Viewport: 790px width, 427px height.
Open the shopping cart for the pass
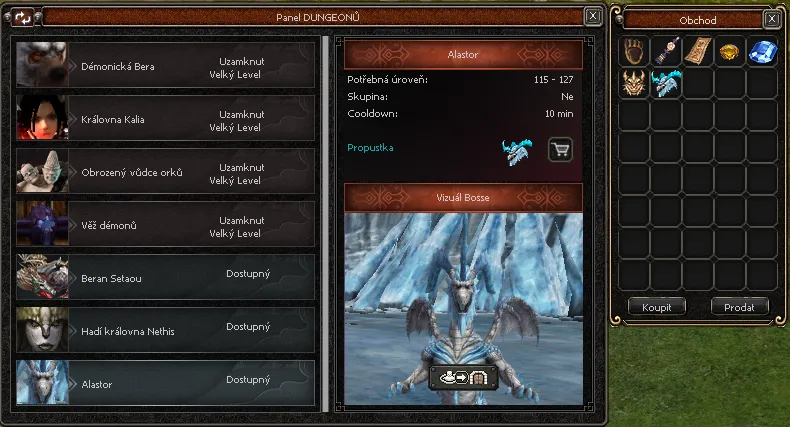tap(561, 150)
